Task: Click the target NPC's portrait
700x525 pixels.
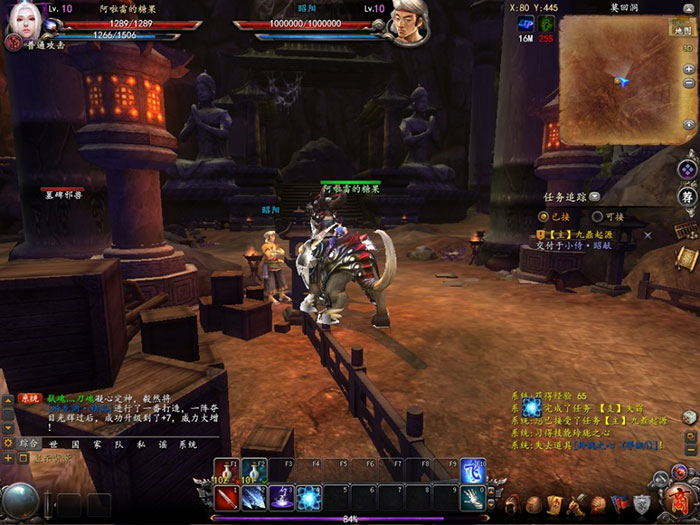Action: (x=409, y=22)
